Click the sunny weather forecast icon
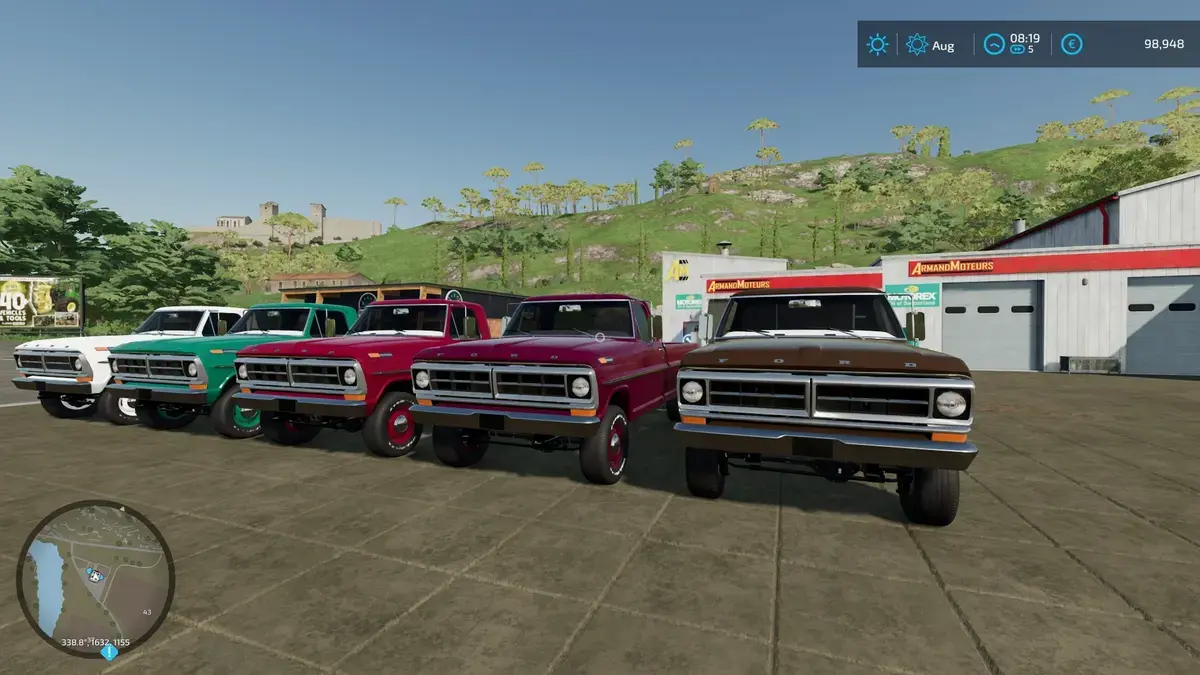 point(877,44)
